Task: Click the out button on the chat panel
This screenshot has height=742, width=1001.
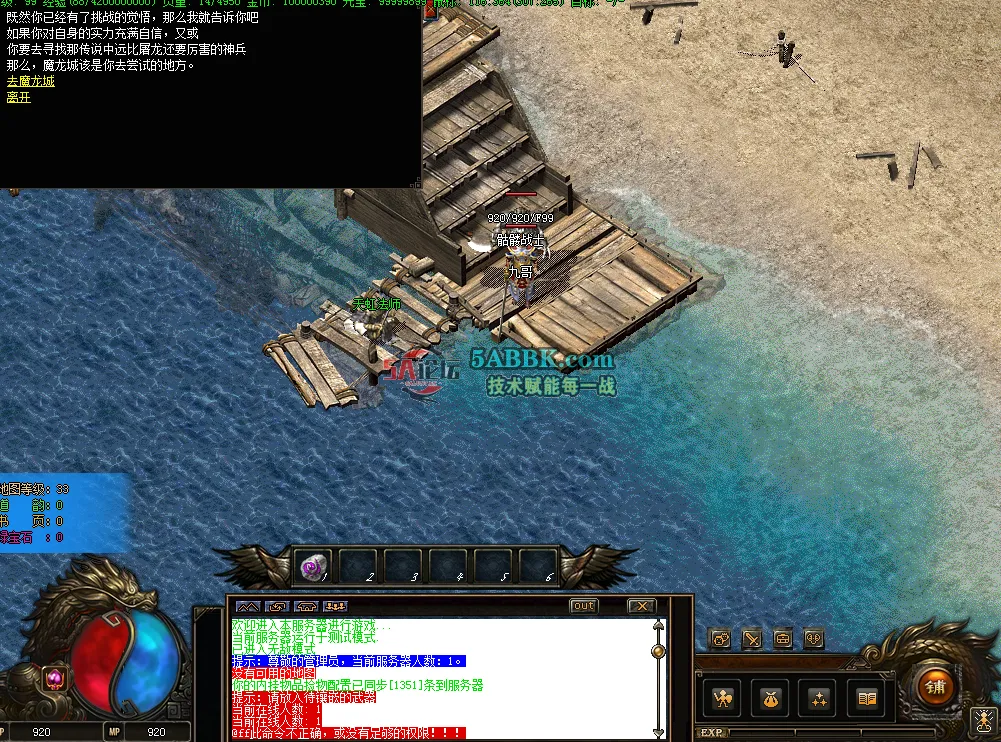Action: (583, 606)
